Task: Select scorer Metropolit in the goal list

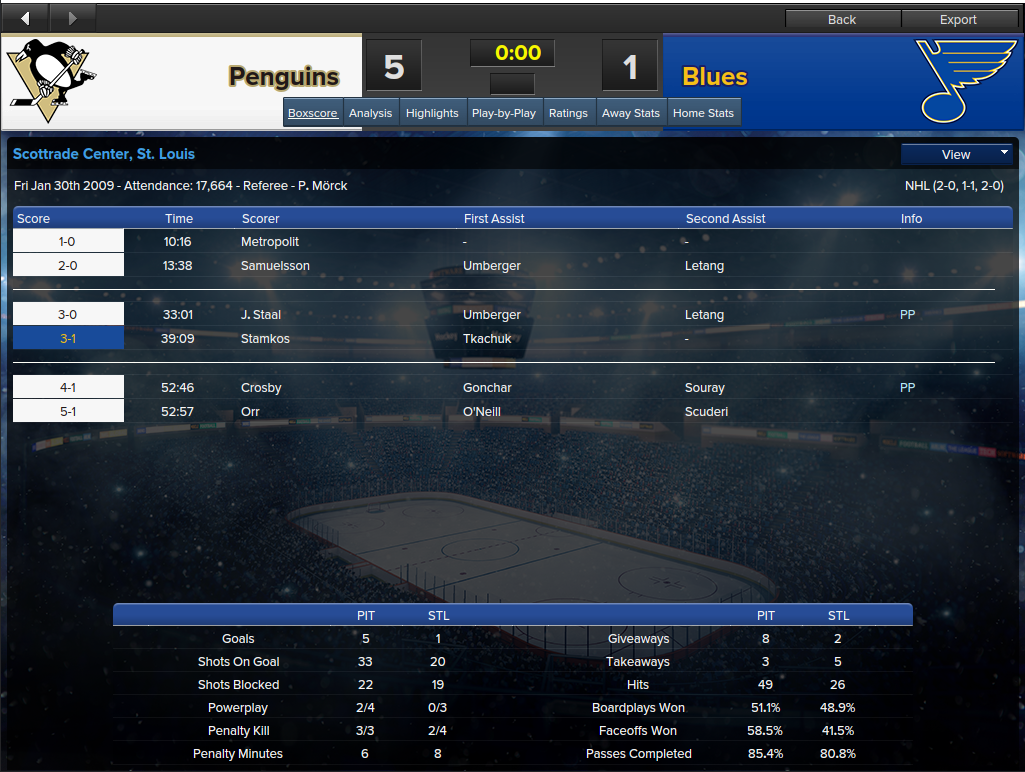Action: point(270,242)
